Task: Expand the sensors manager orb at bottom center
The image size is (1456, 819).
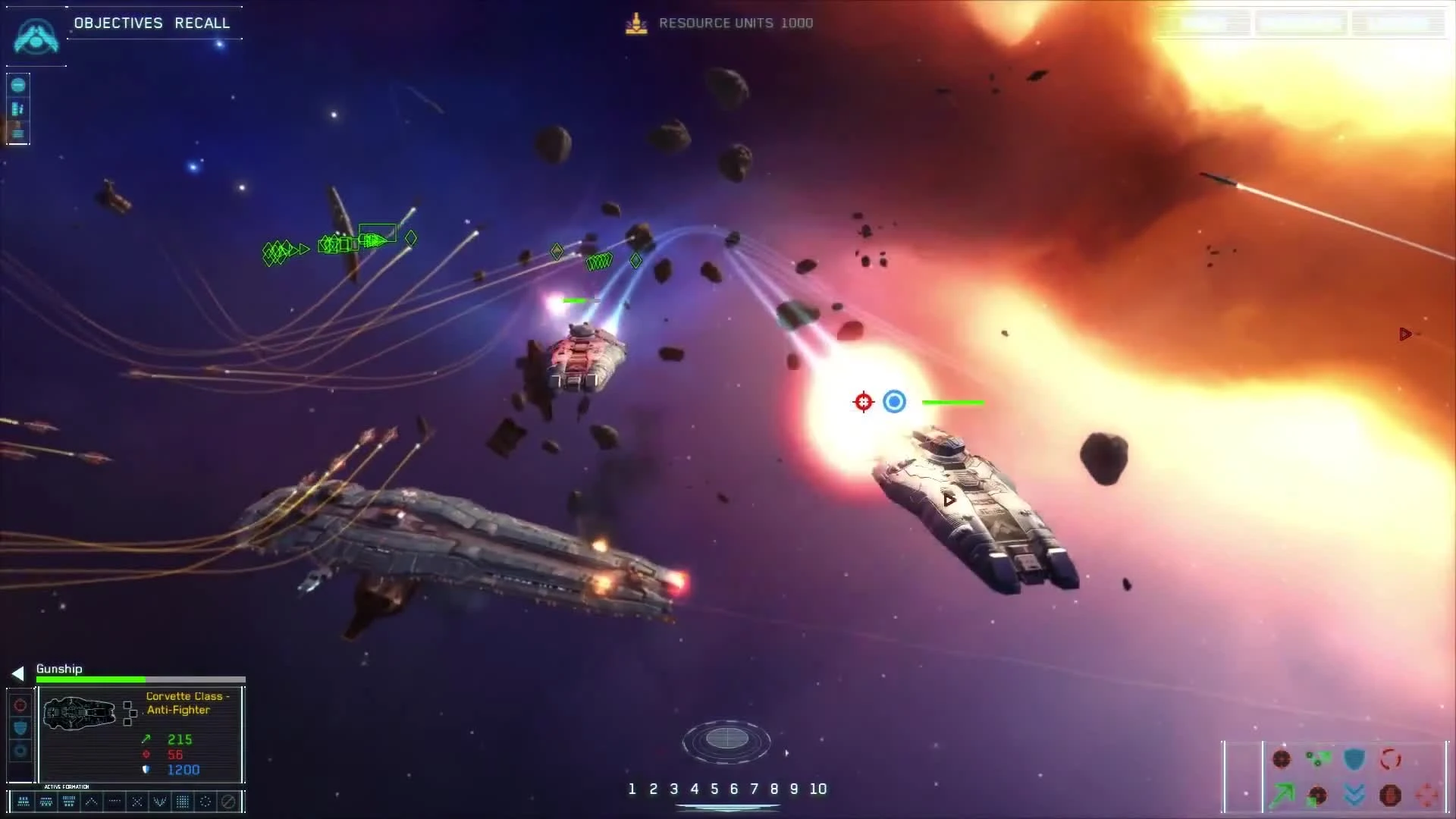Action: pyautogui.click(x=727, y=742)
